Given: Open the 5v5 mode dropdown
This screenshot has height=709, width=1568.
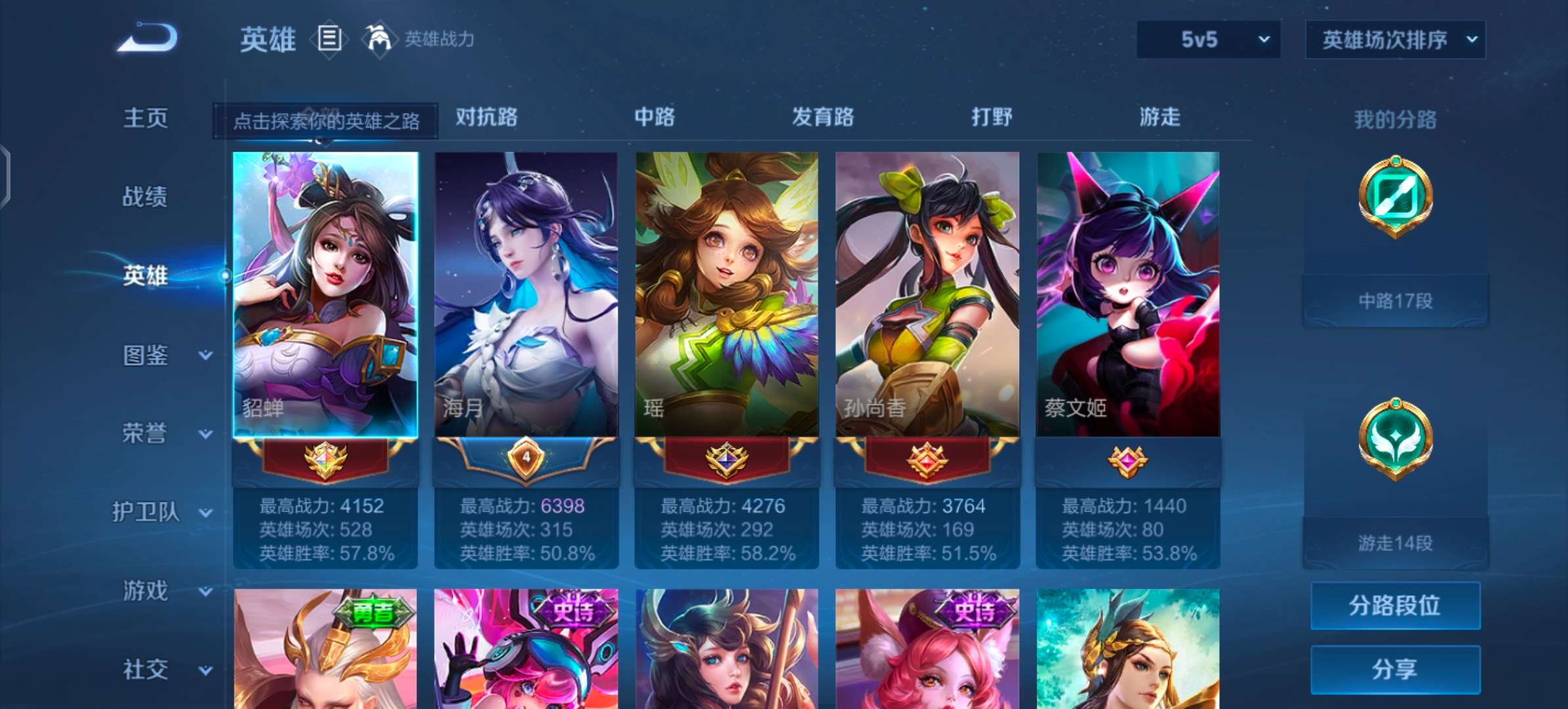Looking at the screenshot, I should point(1207,38).
